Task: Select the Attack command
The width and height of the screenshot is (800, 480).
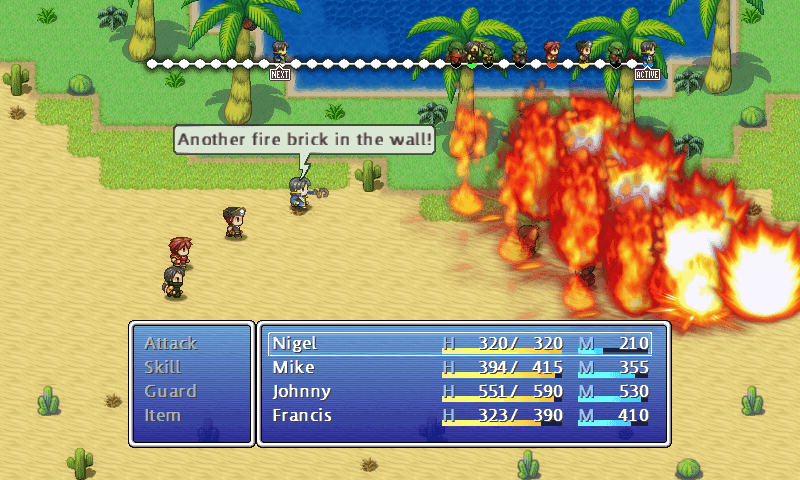Action: [171, 343]
